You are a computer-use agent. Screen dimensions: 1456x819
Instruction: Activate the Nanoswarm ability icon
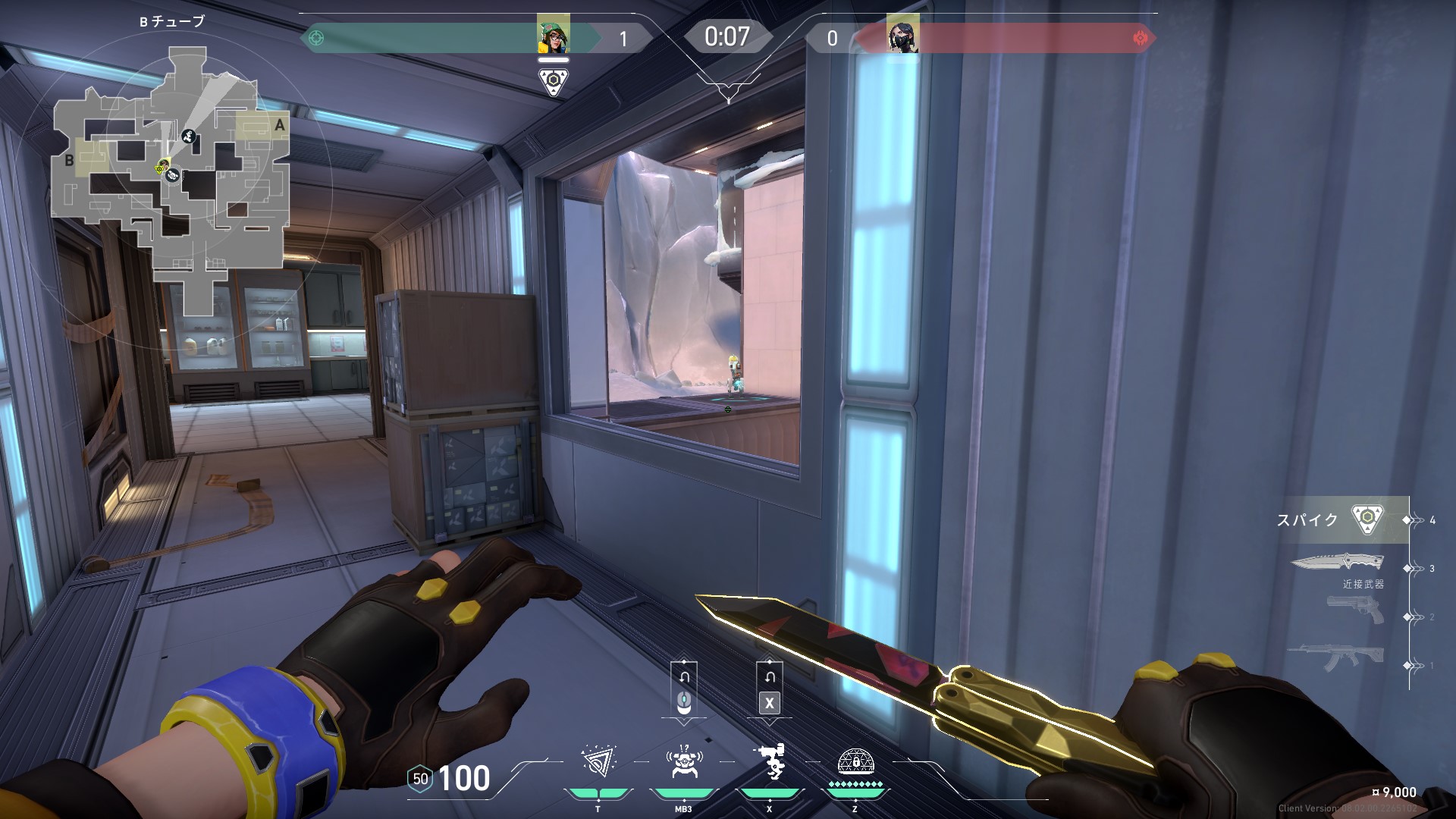(x=598, y=761)
